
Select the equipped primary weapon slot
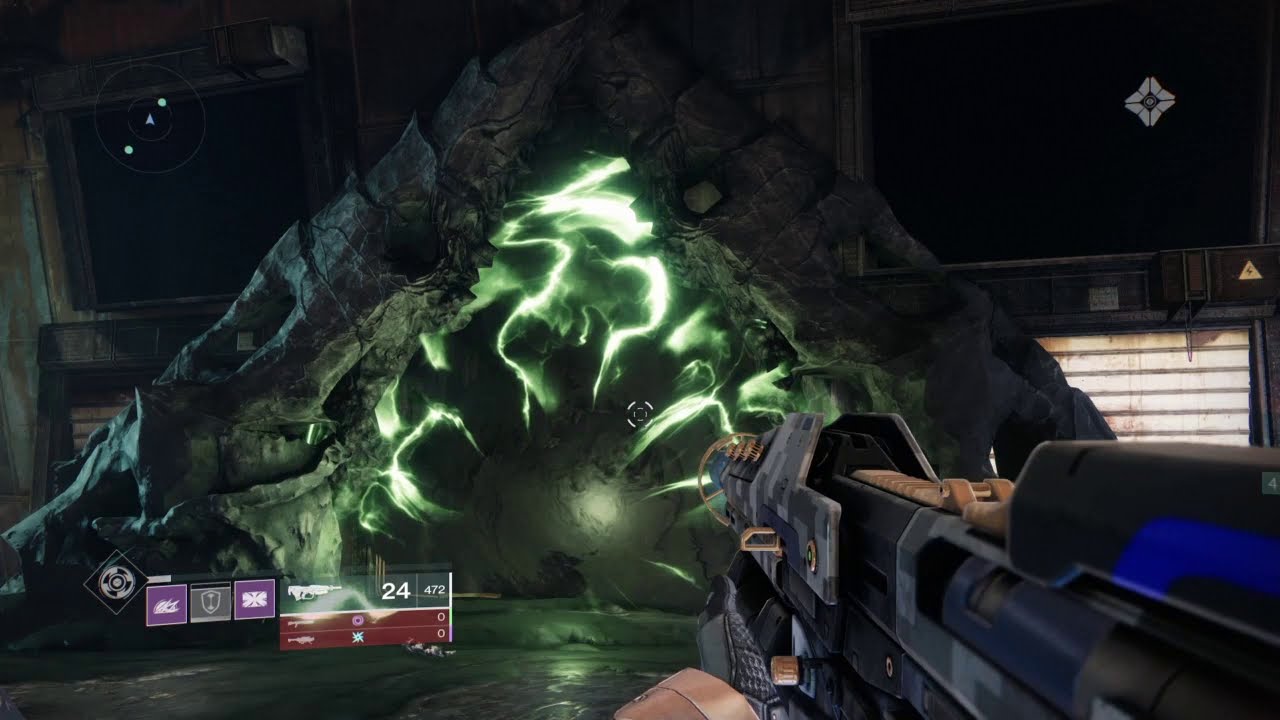(365, 591)
